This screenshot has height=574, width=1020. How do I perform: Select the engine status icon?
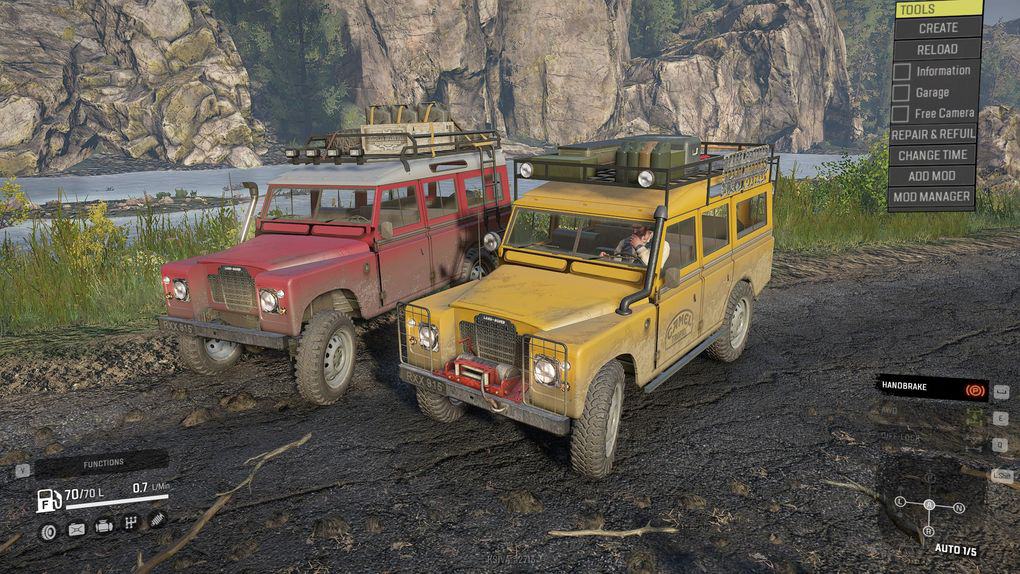pyautogui.click(x=104, y=527)
